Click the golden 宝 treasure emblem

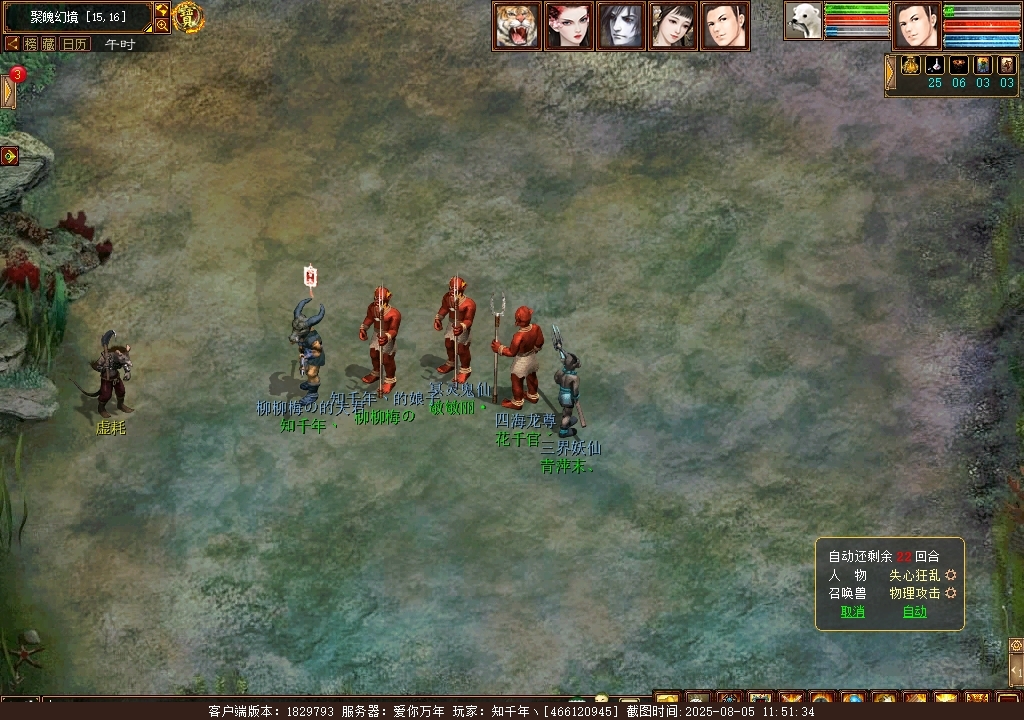coord(188,17)
